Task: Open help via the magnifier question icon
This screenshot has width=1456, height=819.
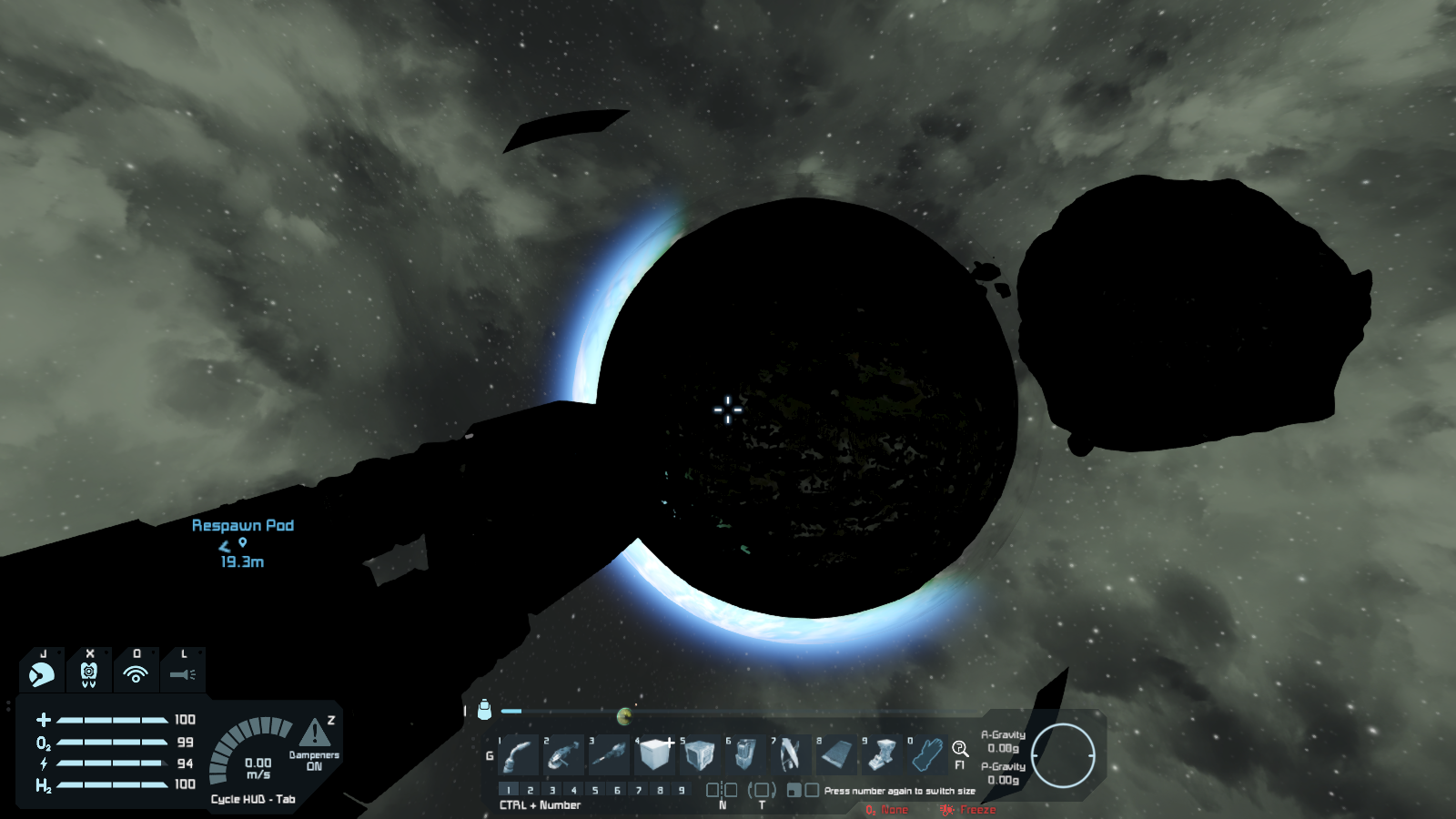Action: [x=960, y=749]
